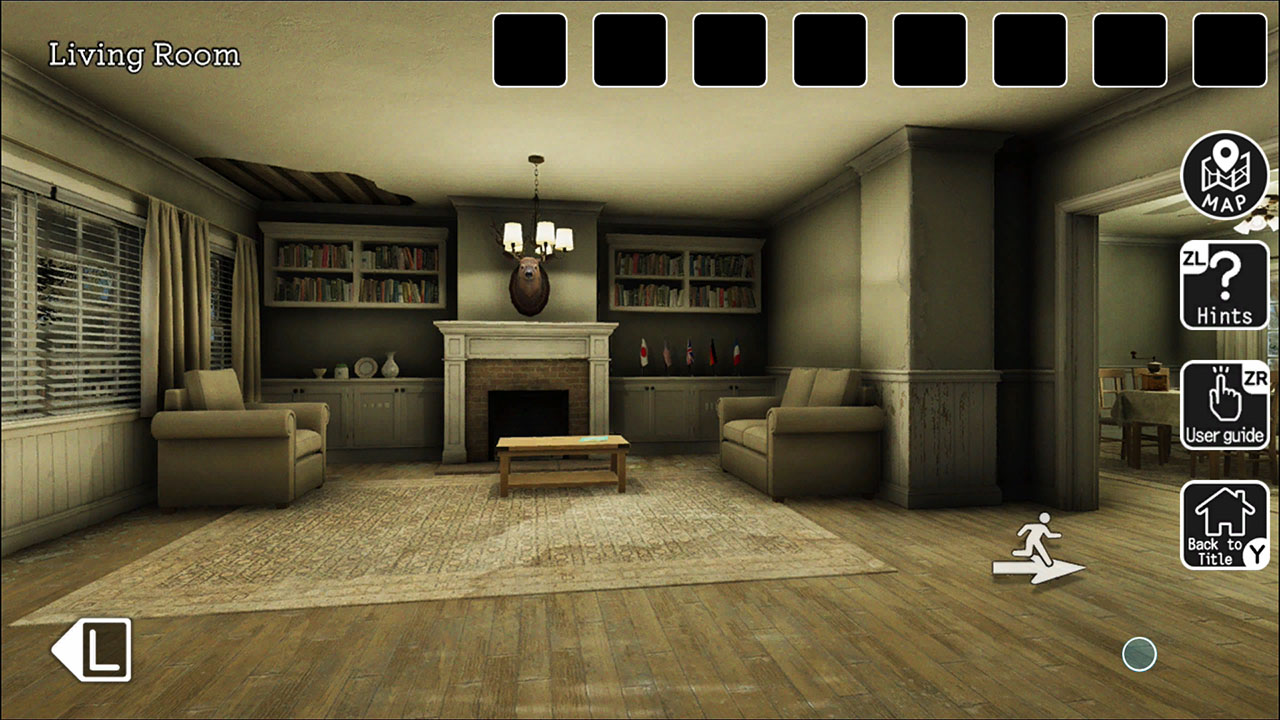Open the MAP view

click(1224, 176)
